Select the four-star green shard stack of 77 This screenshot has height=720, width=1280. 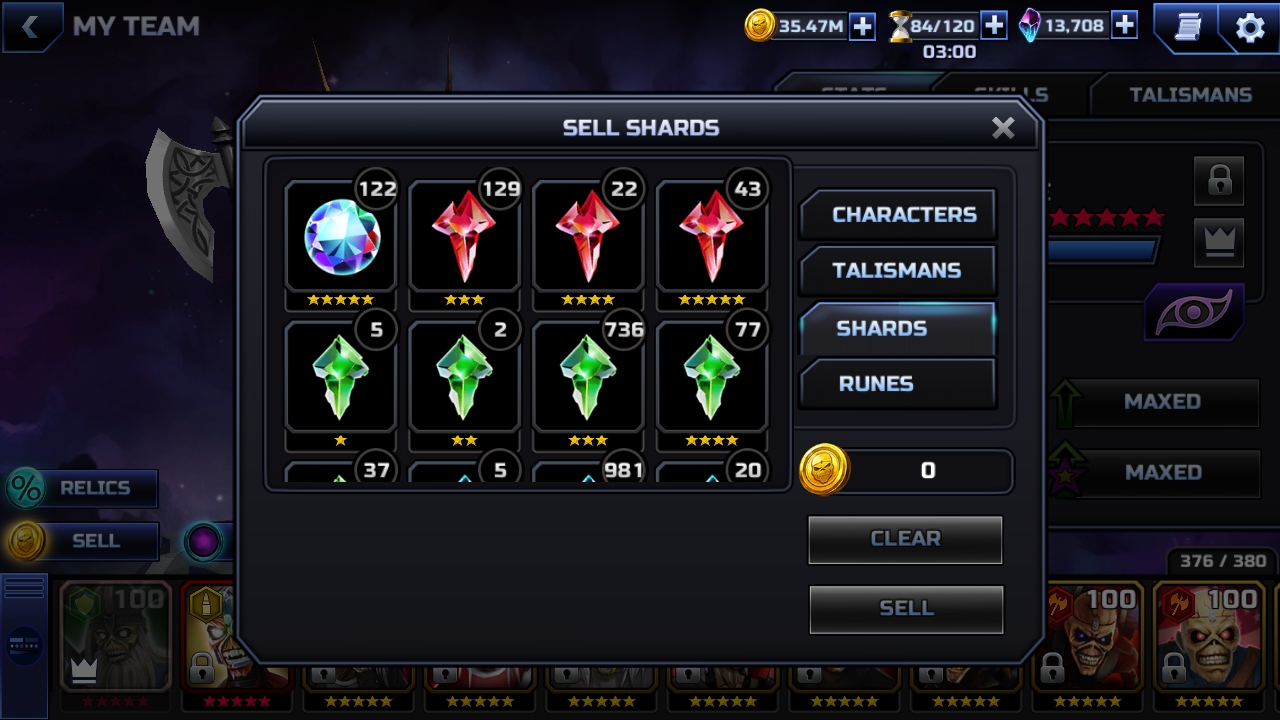pos(711,378)
